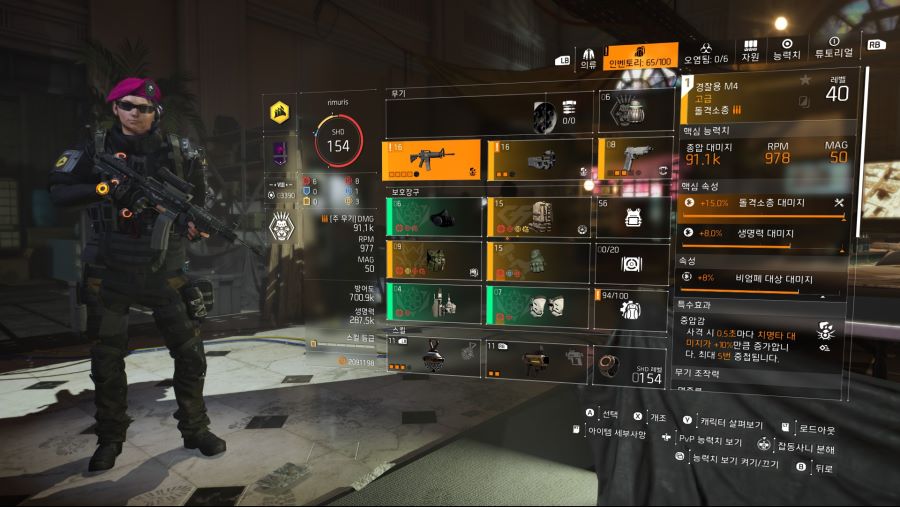The image size is (900, 507).
Task: Select the launcher skill slot
Action: [x=538, y=358]
